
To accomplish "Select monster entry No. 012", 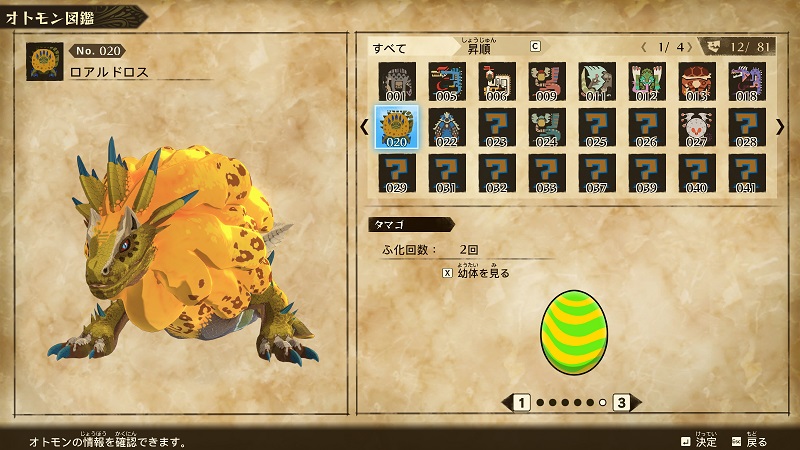I will point(647,81).
